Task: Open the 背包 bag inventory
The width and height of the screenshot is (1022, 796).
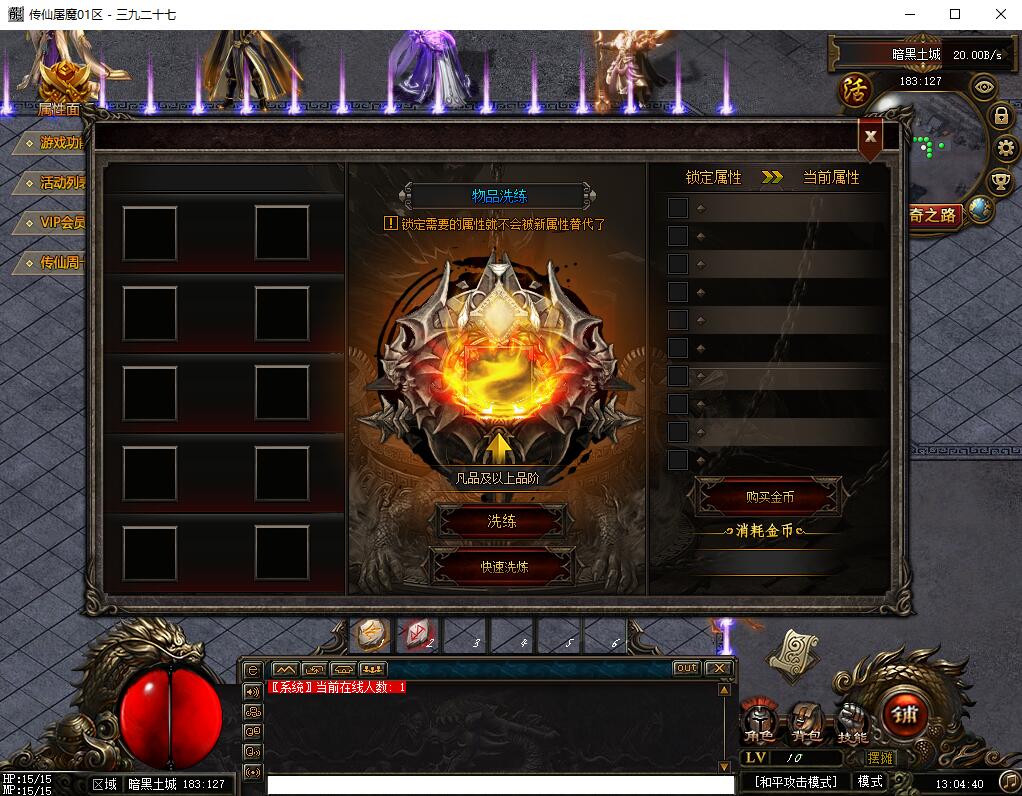Action: coord(806,722)
